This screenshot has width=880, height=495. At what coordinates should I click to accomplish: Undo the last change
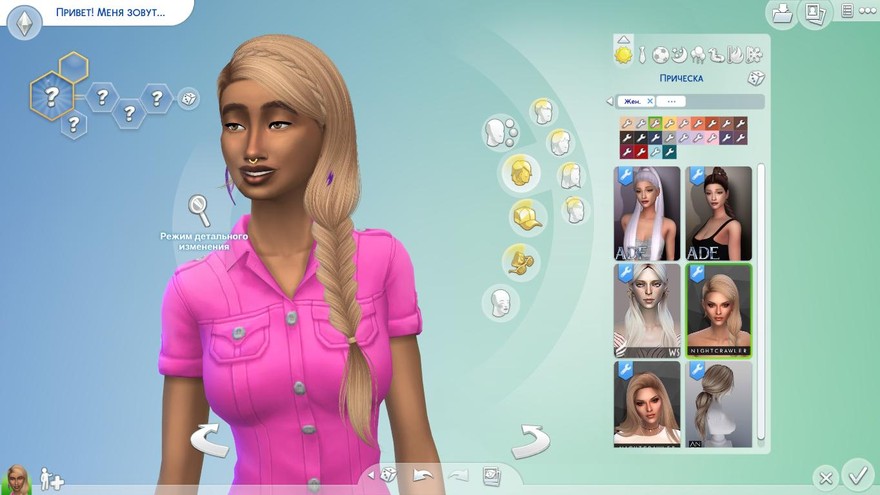tap(424, 475)
